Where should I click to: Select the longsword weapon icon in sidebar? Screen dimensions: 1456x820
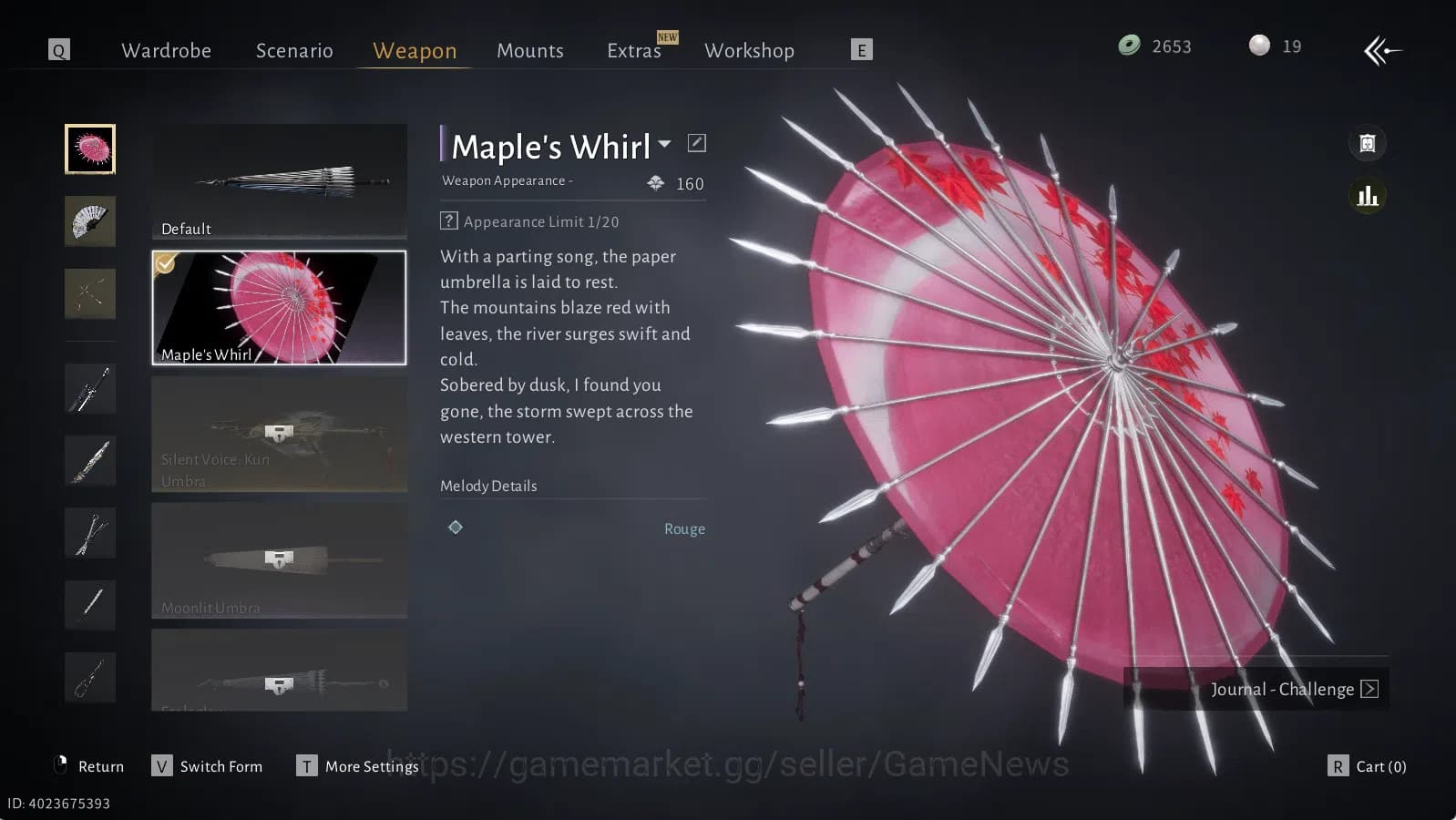click(89, 387)
